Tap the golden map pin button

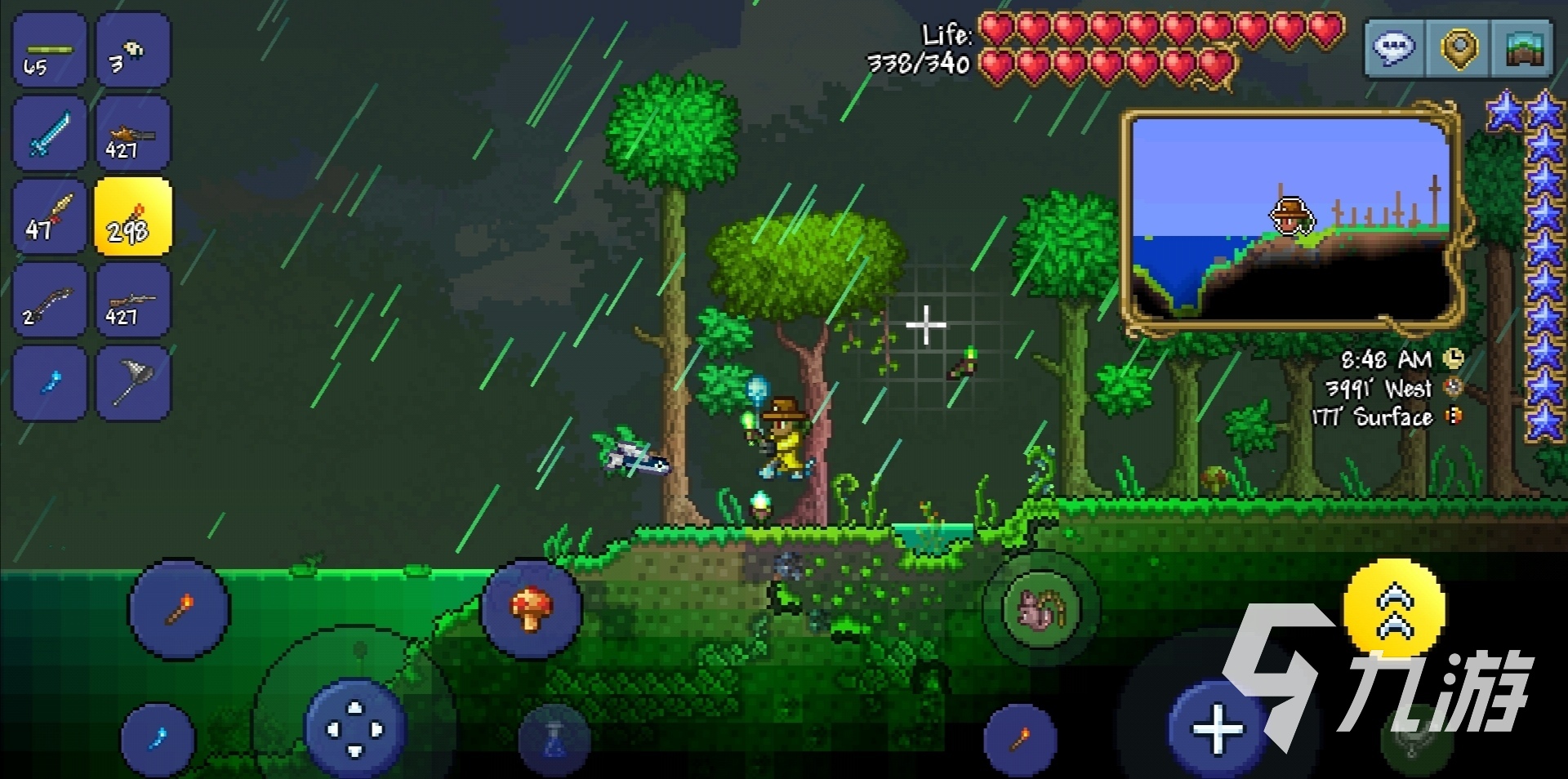tap(1459, 48)
